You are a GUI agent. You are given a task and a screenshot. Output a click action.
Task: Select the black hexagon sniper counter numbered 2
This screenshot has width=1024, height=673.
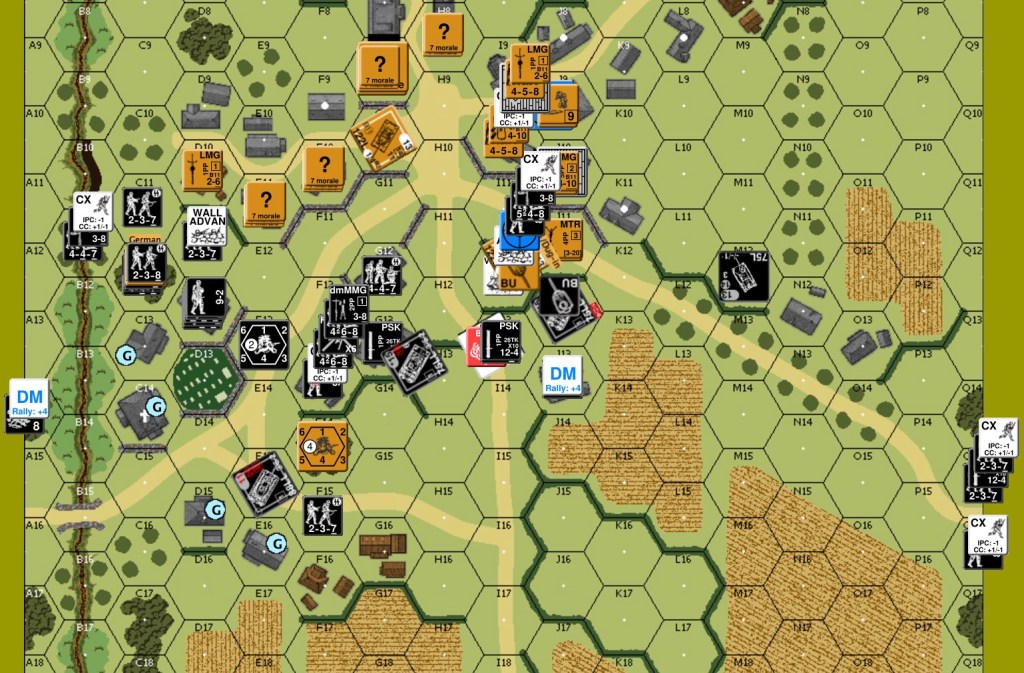tap(263, 345)
